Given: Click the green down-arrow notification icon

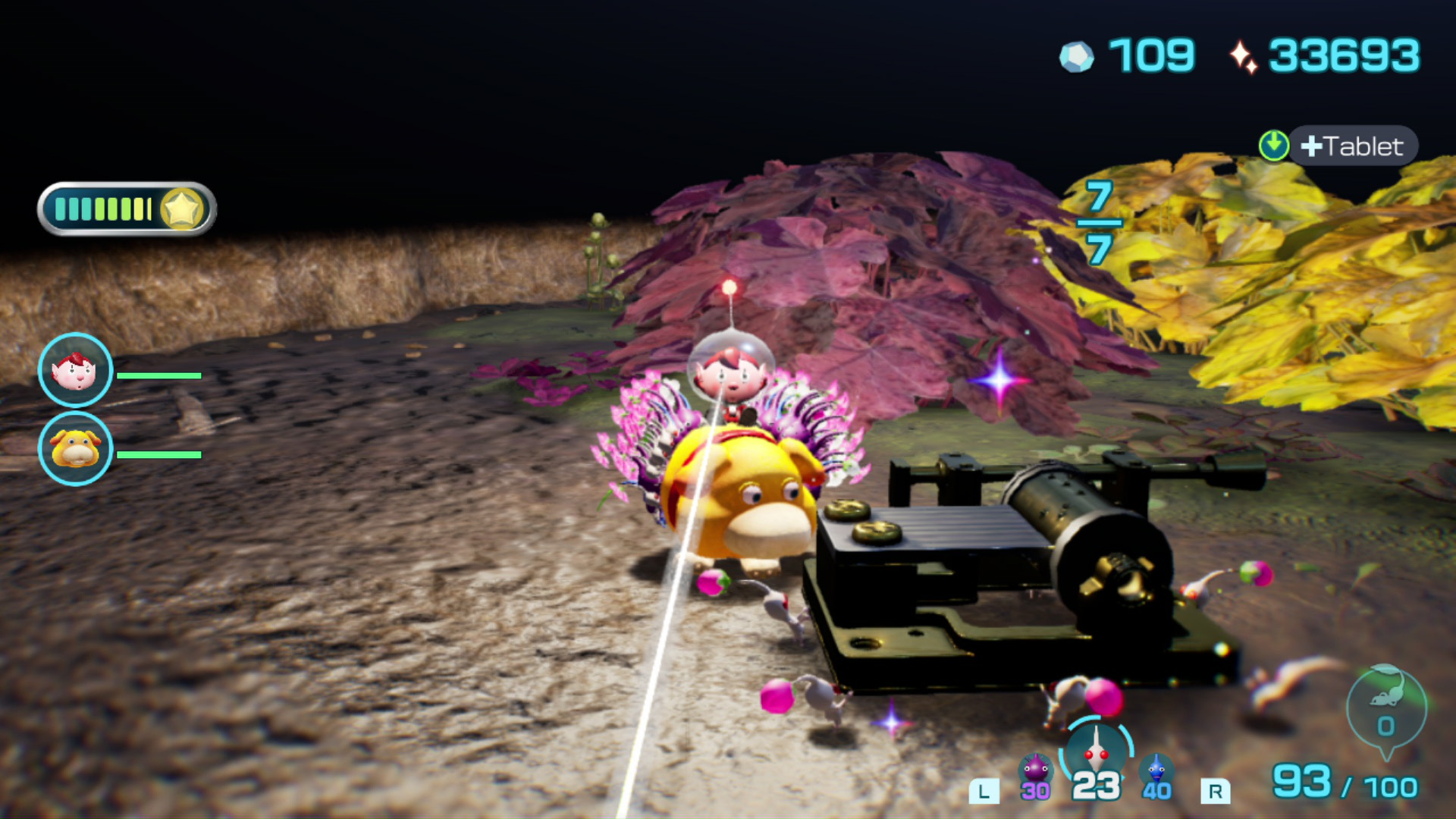Looking at the screenshot, I should coord(1274,145).
